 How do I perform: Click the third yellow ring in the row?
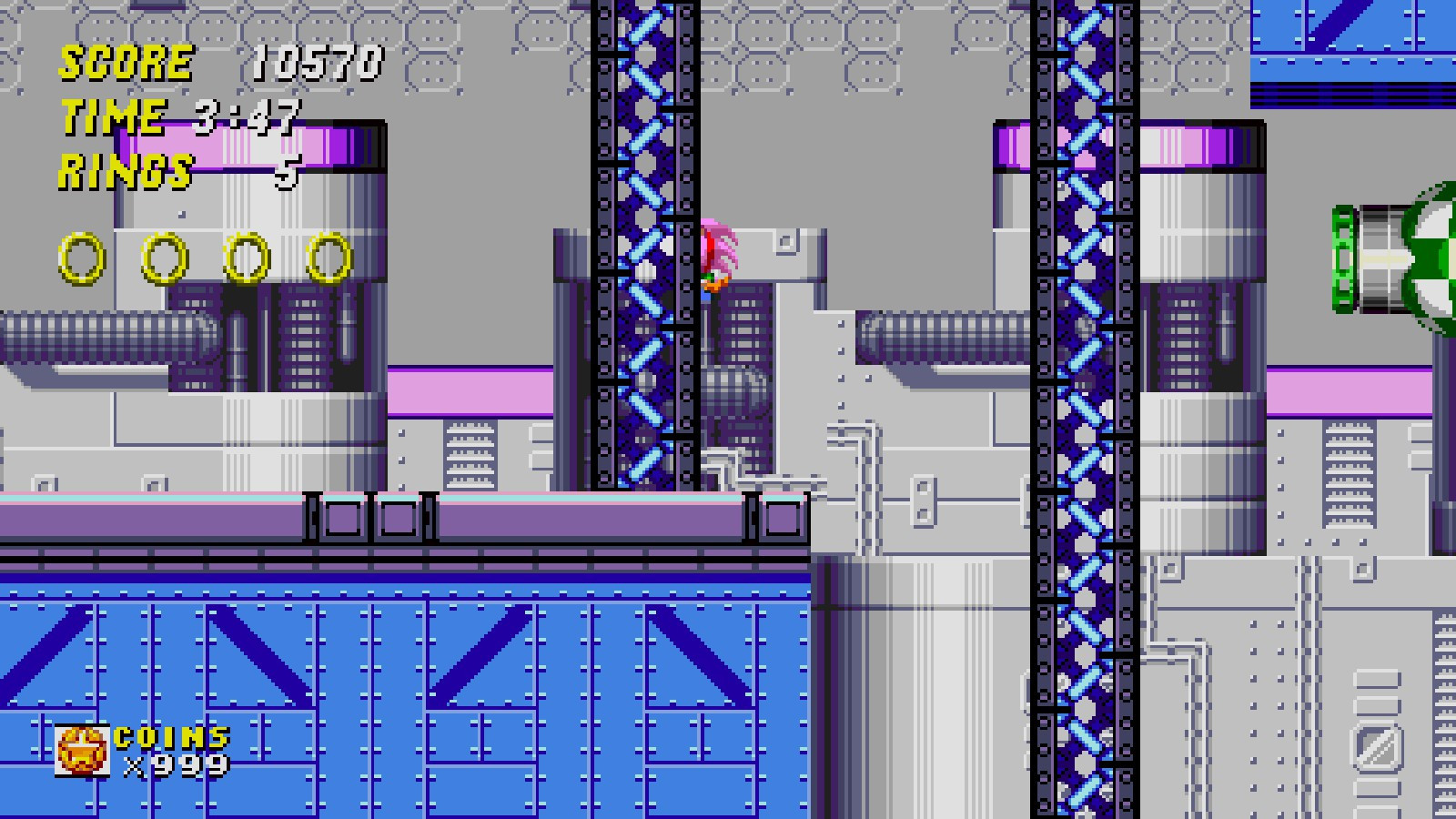click(244, 258)
